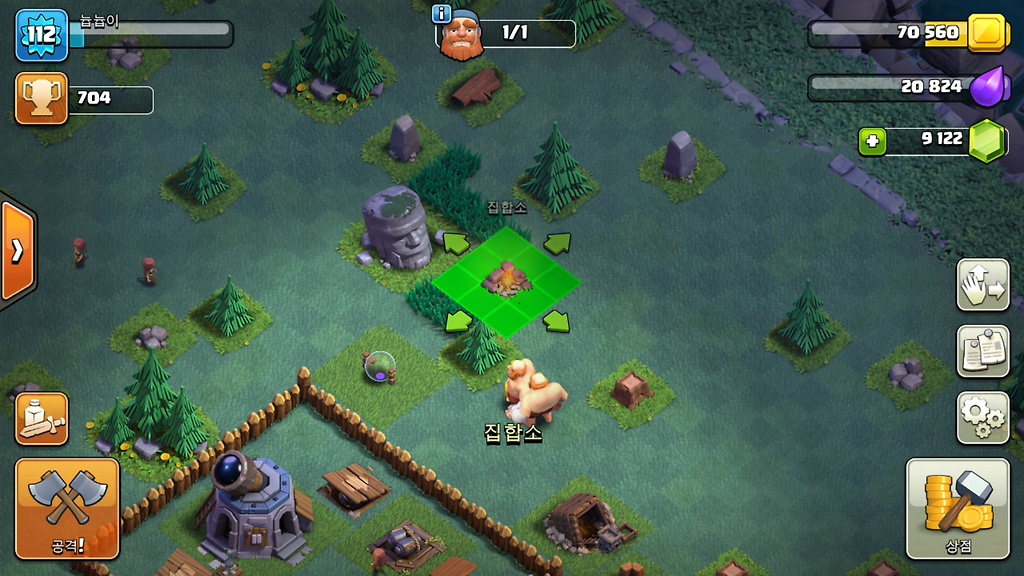This screenshot has width=1024, height=576.
Task: Open the trophy count profile
Action: (x=42, y=98)
